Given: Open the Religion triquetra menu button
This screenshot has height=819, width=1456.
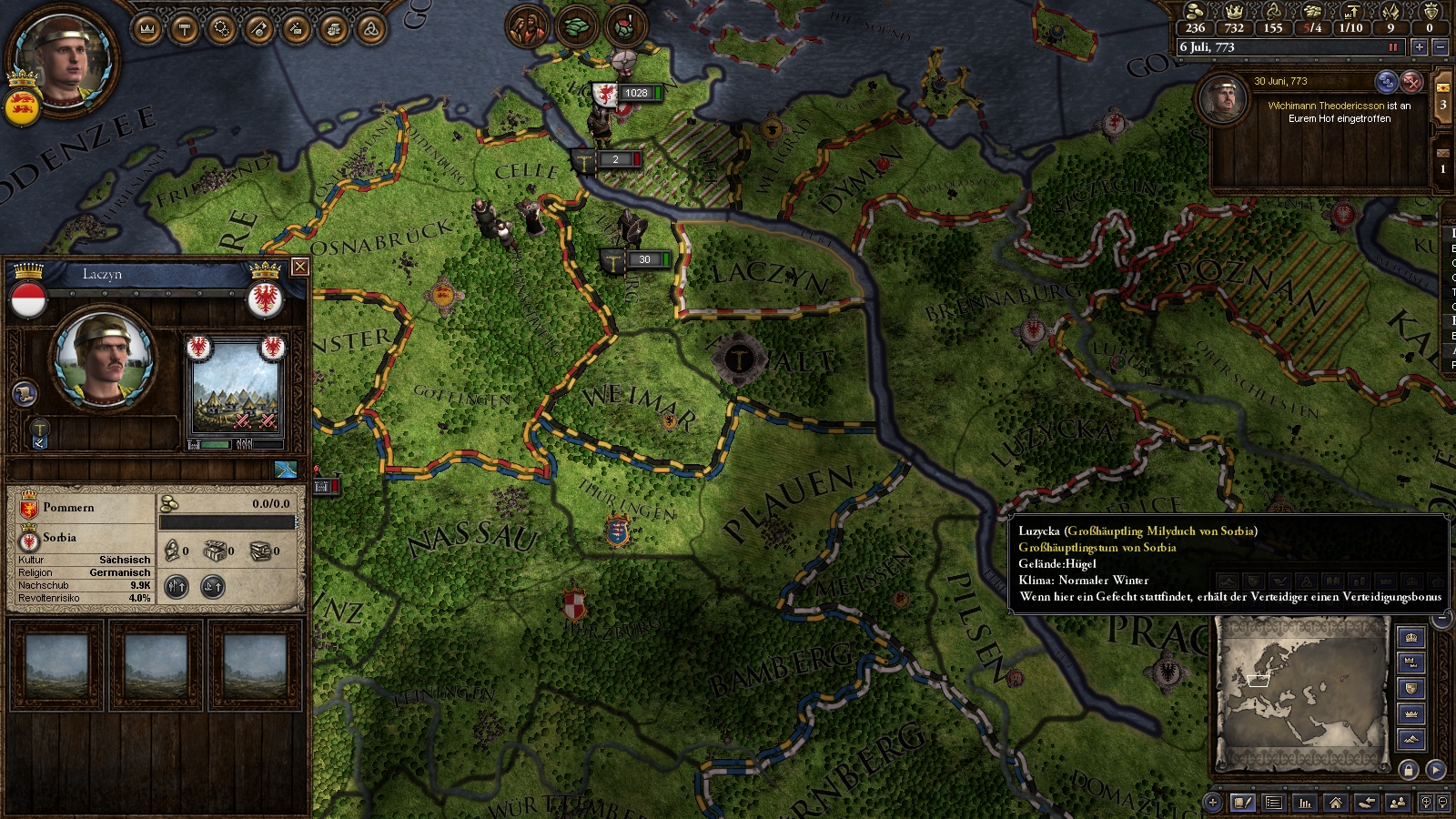Looking at the screenshot, I should click(x=370, y=29).
